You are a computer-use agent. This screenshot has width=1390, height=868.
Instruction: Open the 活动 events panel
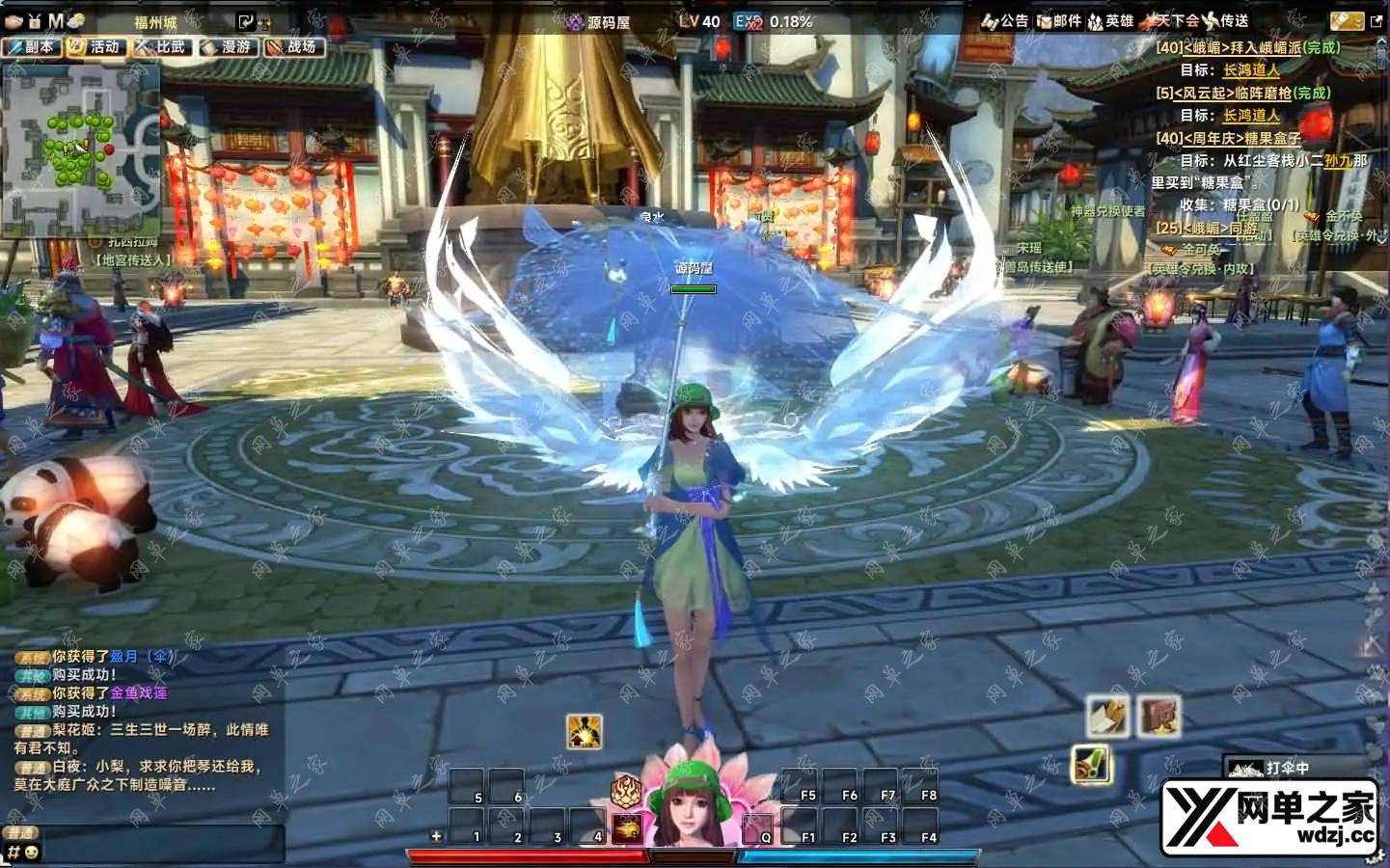pyautogui.click(x=96, y=46)
